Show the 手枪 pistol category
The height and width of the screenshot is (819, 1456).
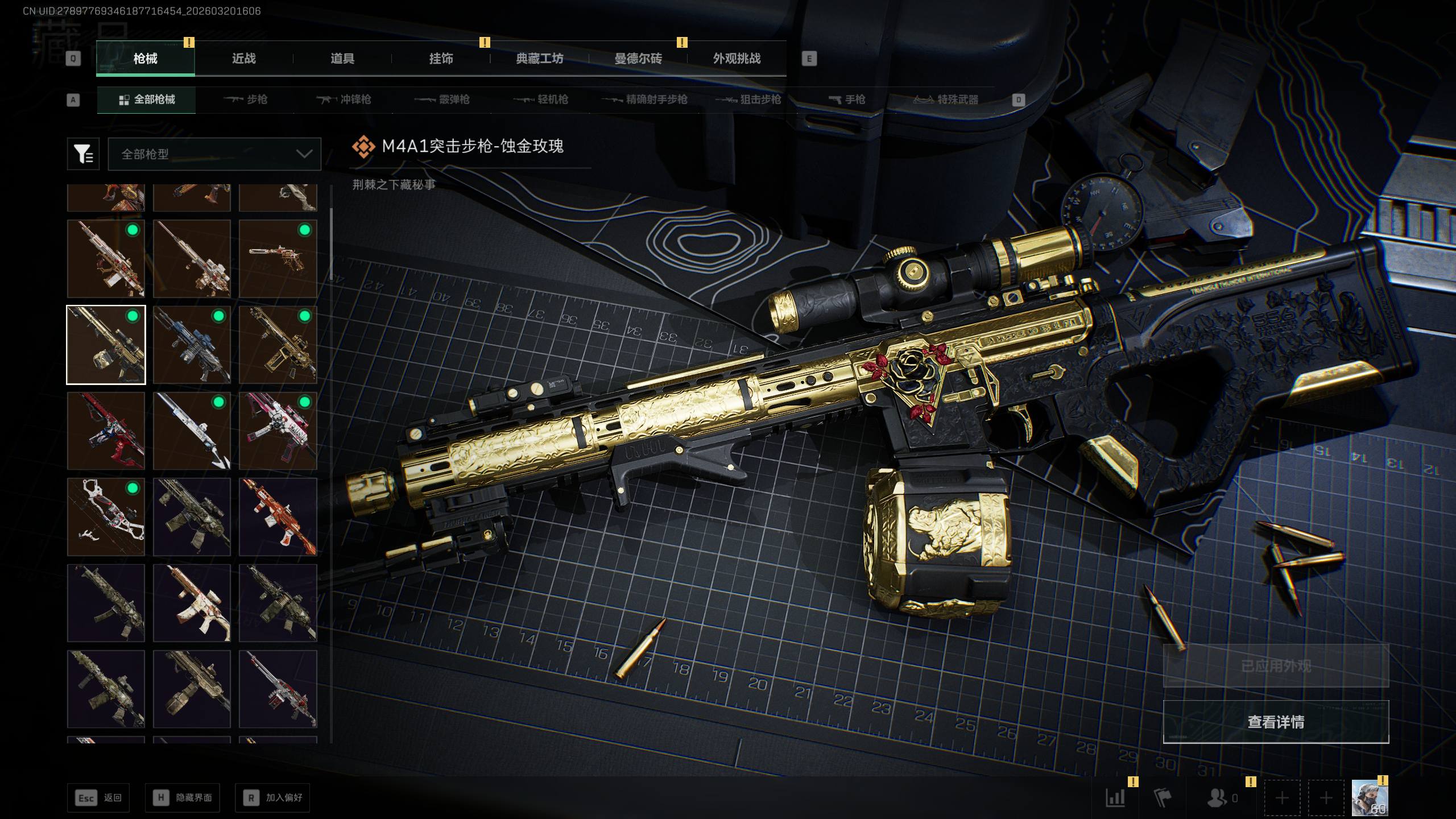coord(847,100)
